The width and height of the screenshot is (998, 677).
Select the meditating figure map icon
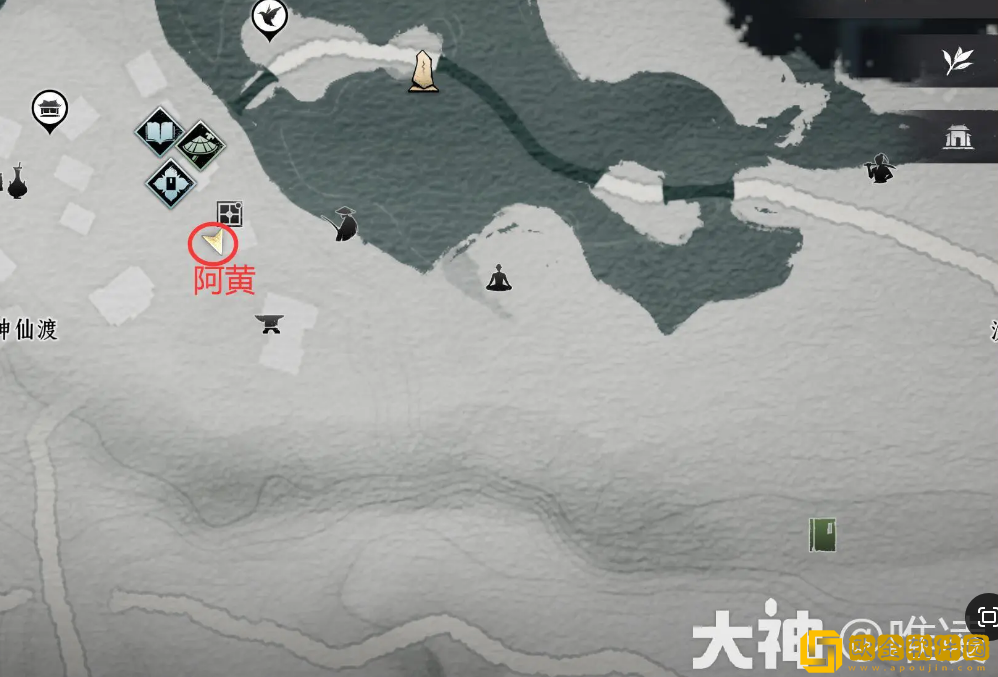(499, 278)
